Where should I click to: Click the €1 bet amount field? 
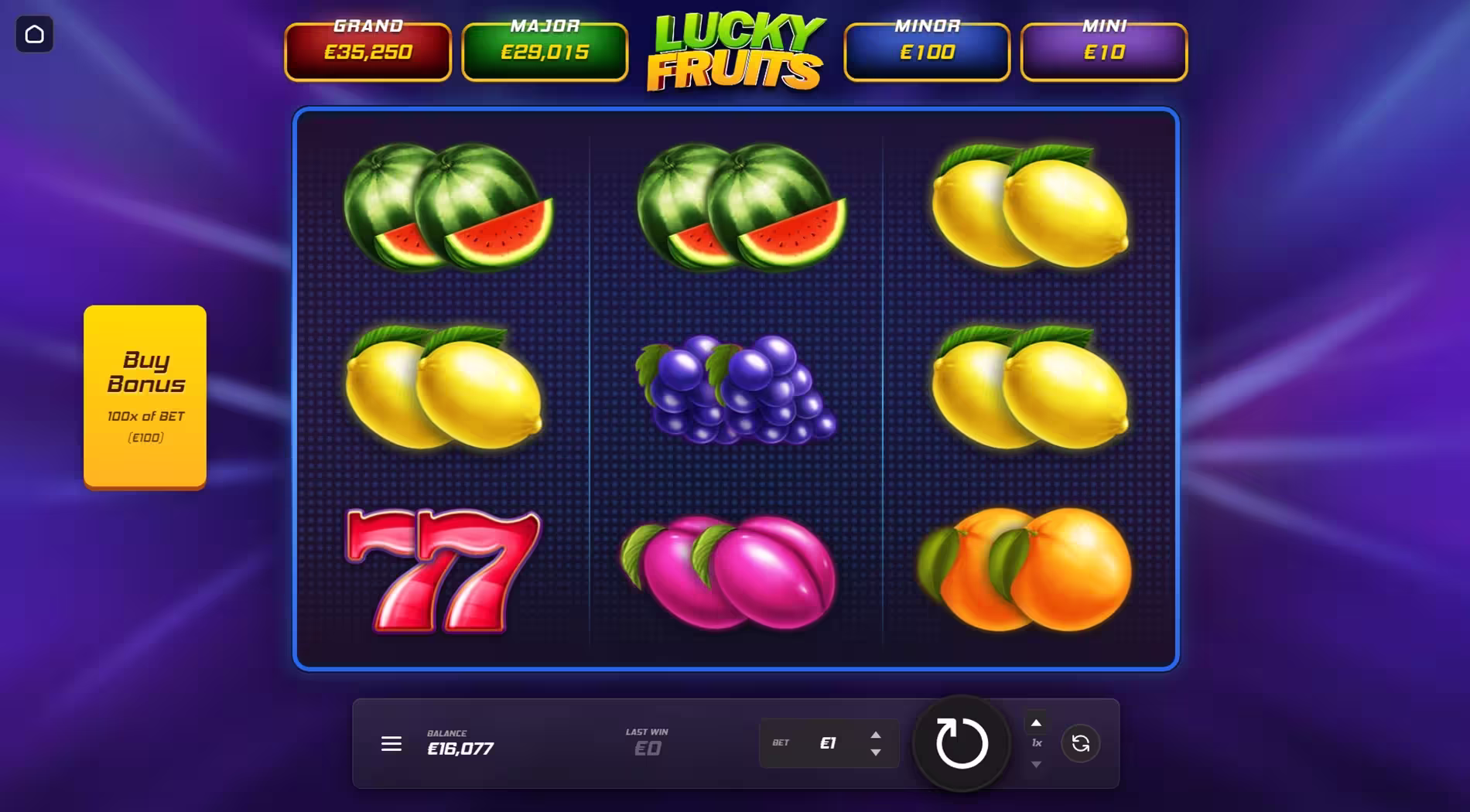click(x=829, y=743)
